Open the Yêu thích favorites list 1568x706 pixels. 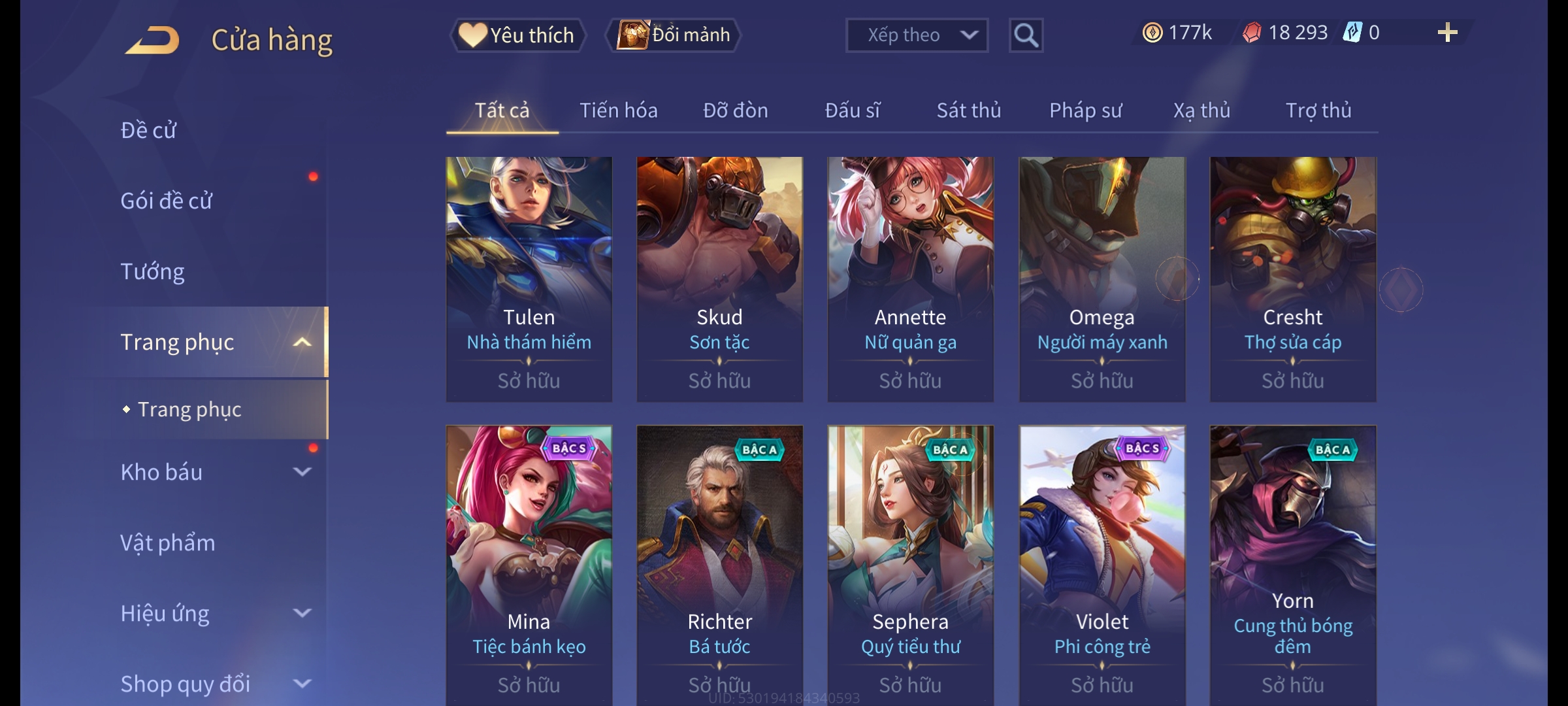coord(517,35)
